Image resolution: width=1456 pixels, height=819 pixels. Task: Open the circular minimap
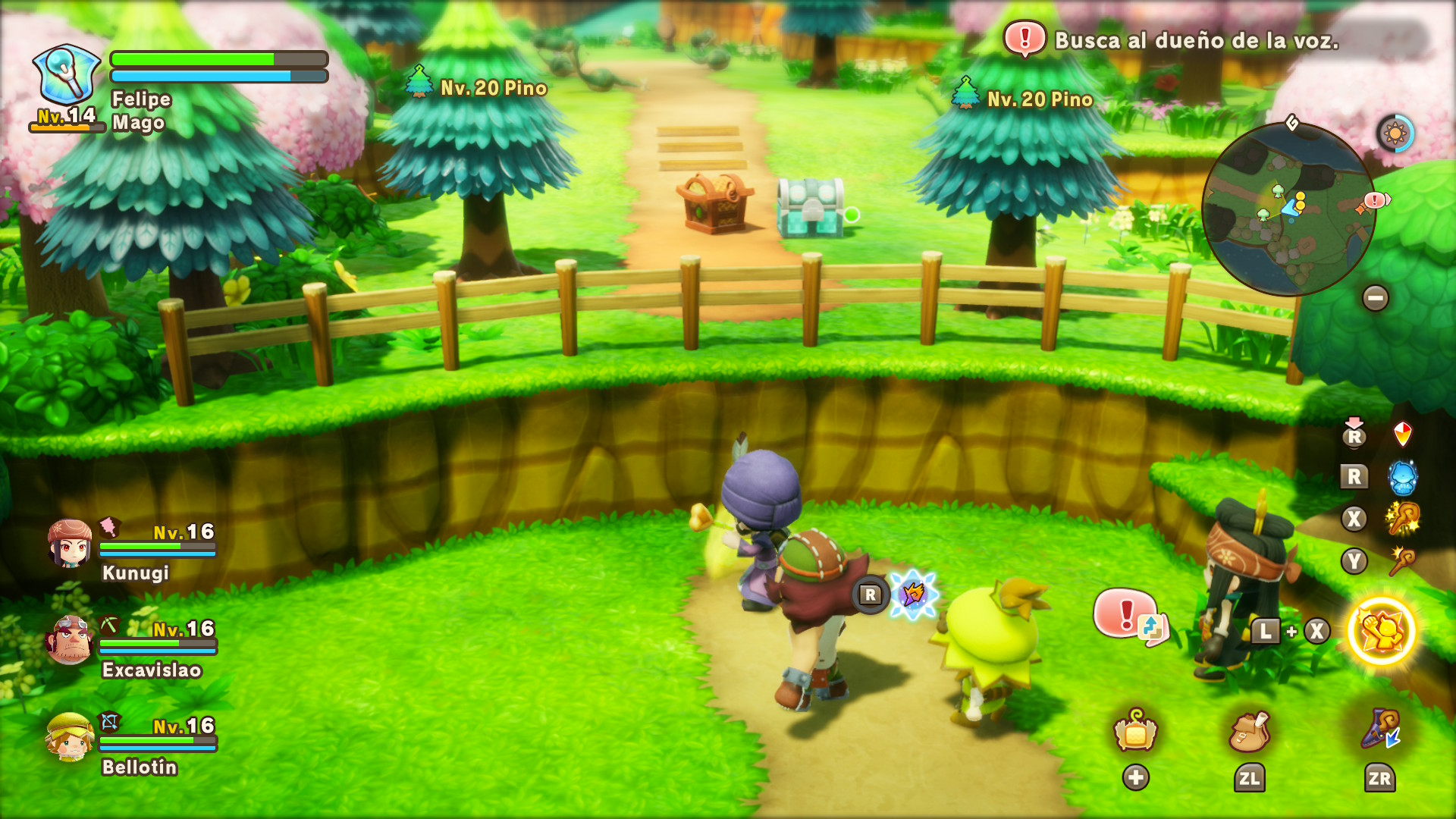pos(1288,209)
